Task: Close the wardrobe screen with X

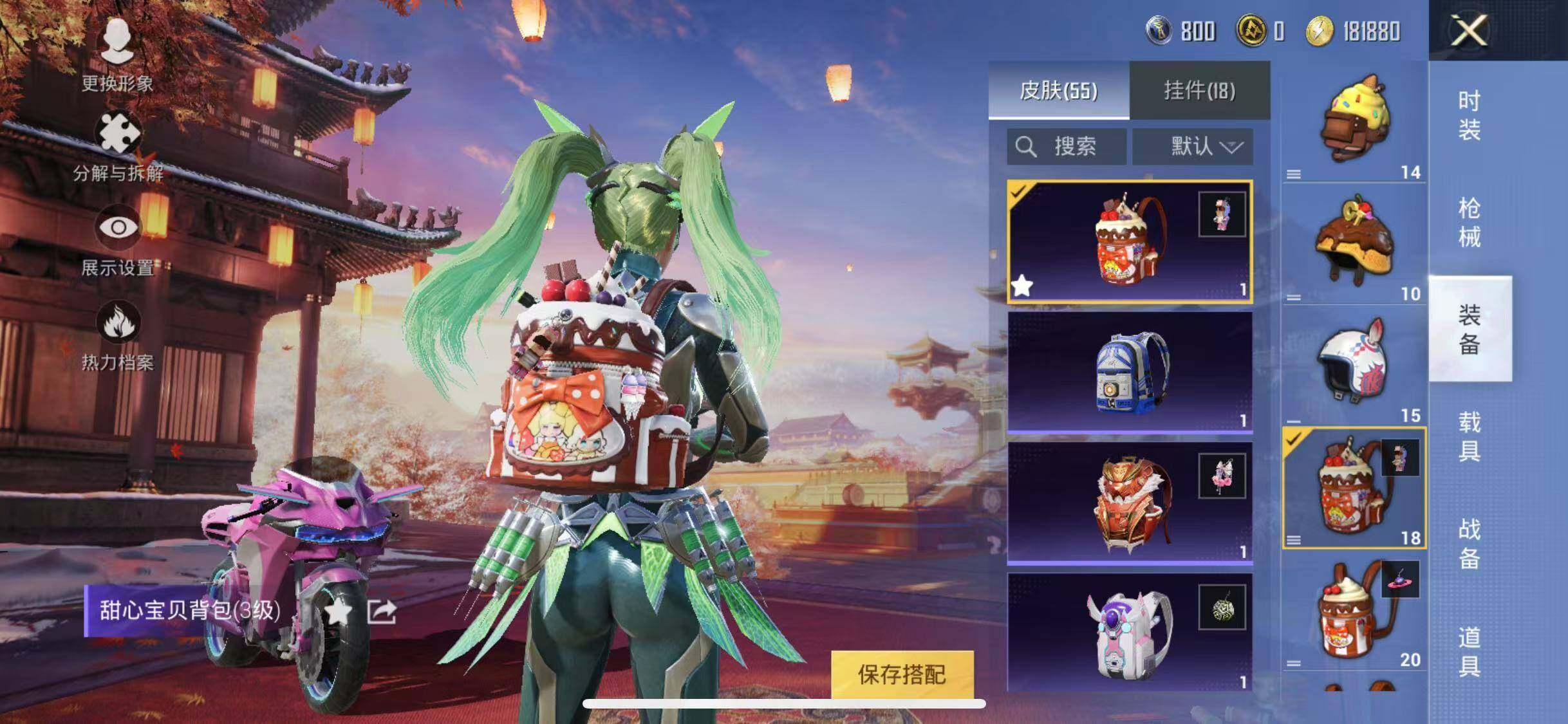Action: coord(1469,30)
